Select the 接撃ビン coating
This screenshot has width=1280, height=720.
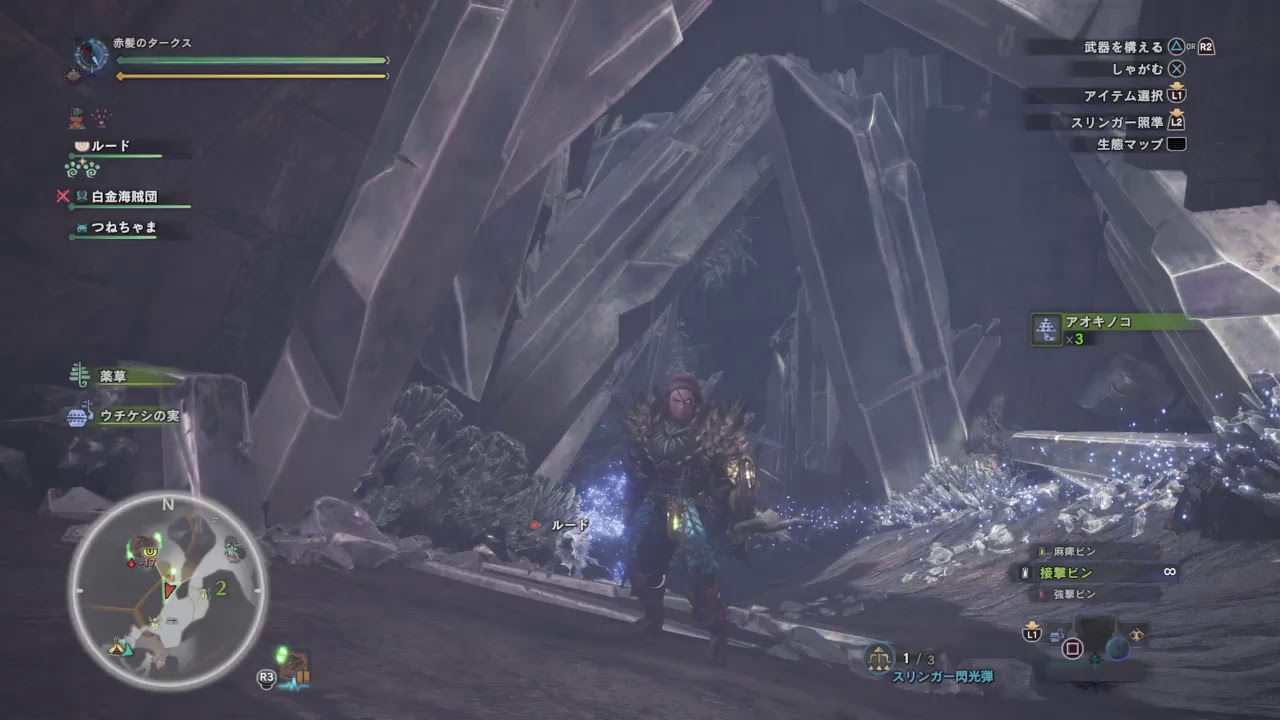tap(1066, 573)
